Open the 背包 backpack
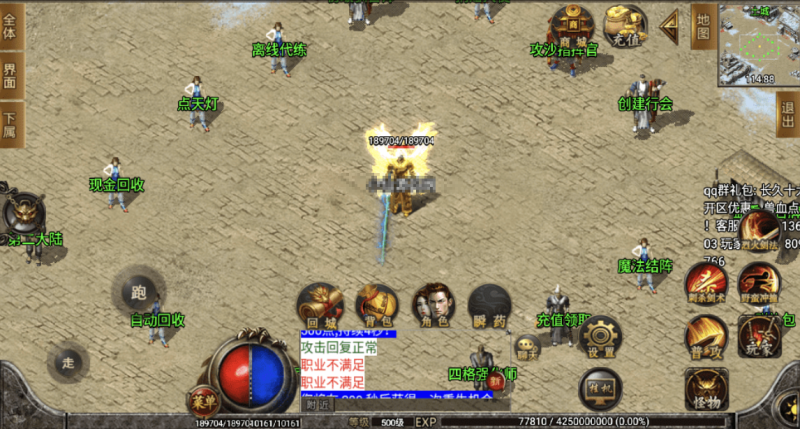 [x=376, y=305]
